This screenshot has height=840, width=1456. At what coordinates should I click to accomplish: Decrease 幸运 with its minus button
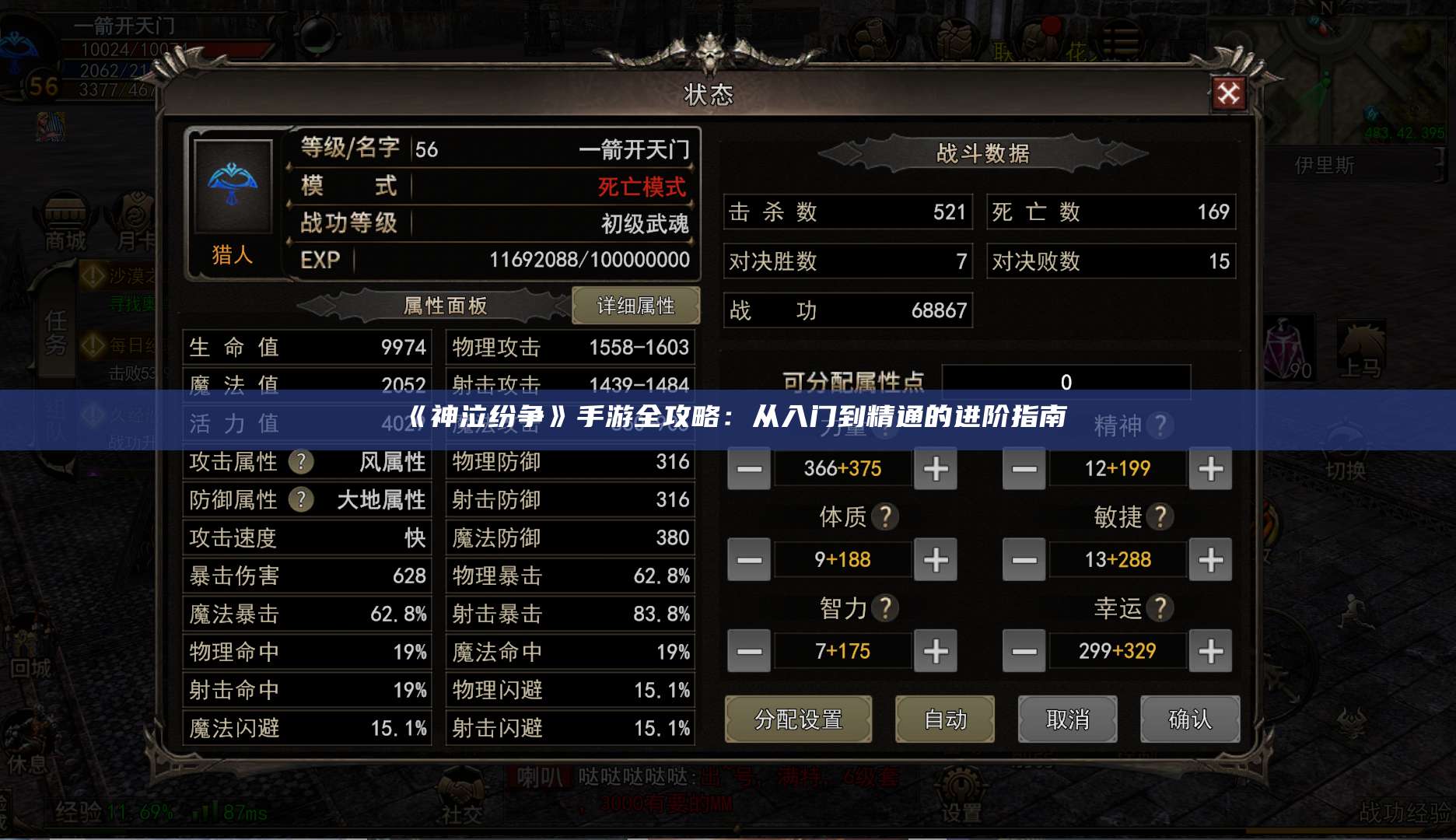pos(1024,651)
